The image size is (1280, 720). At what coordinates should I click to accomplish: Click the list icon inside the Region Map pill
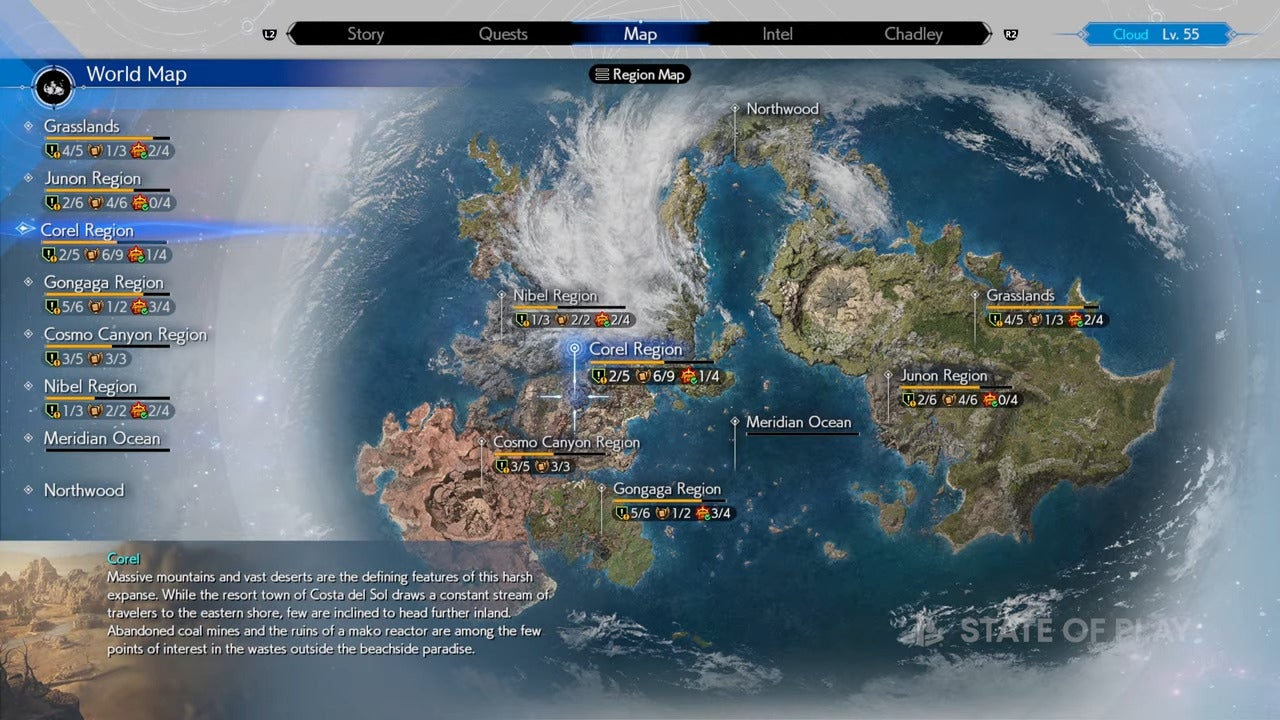tap(602, 74)
